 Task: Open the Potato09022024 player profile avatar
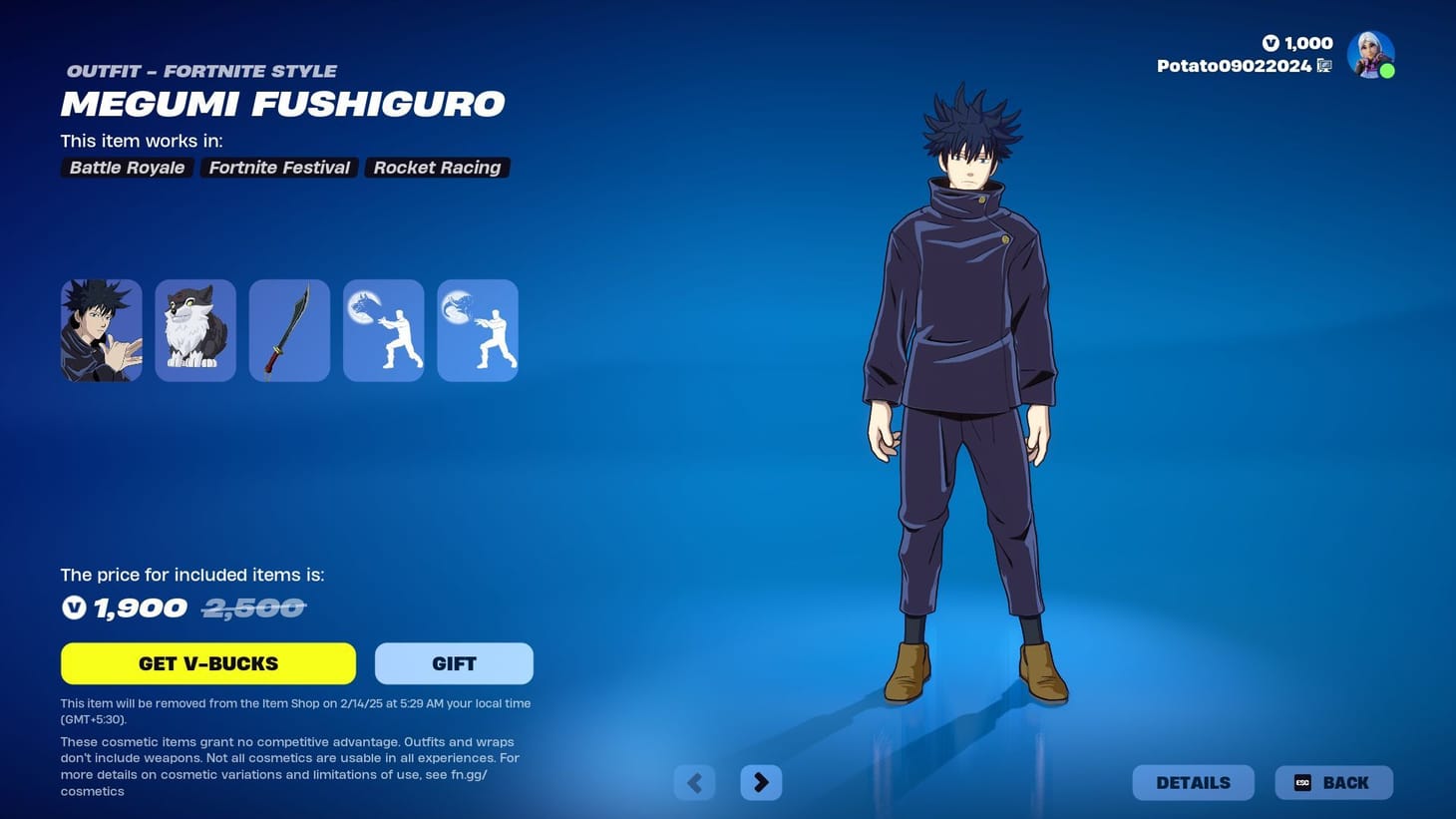1370,54
